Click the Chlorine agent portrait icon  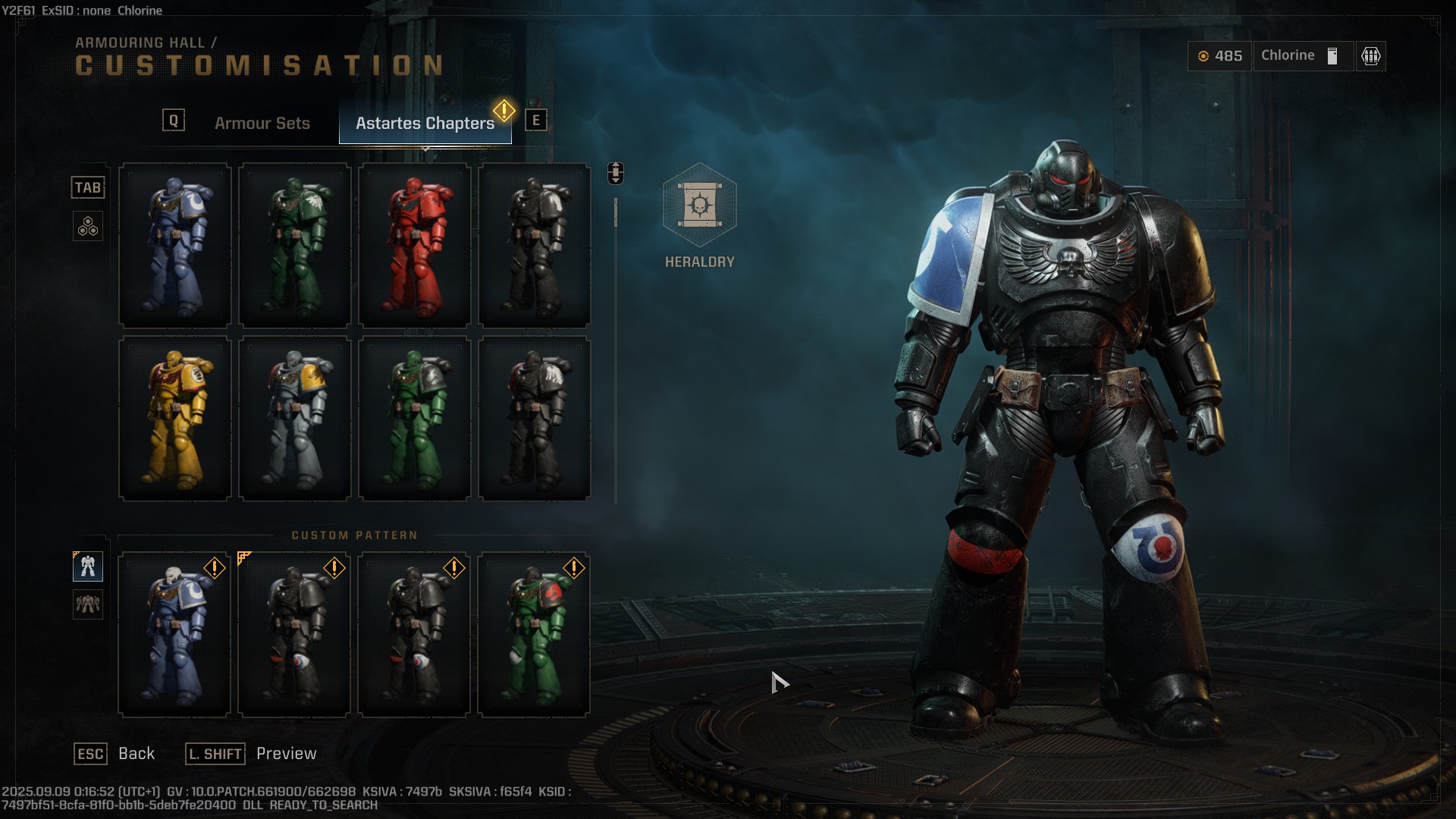pos(1331,55)
